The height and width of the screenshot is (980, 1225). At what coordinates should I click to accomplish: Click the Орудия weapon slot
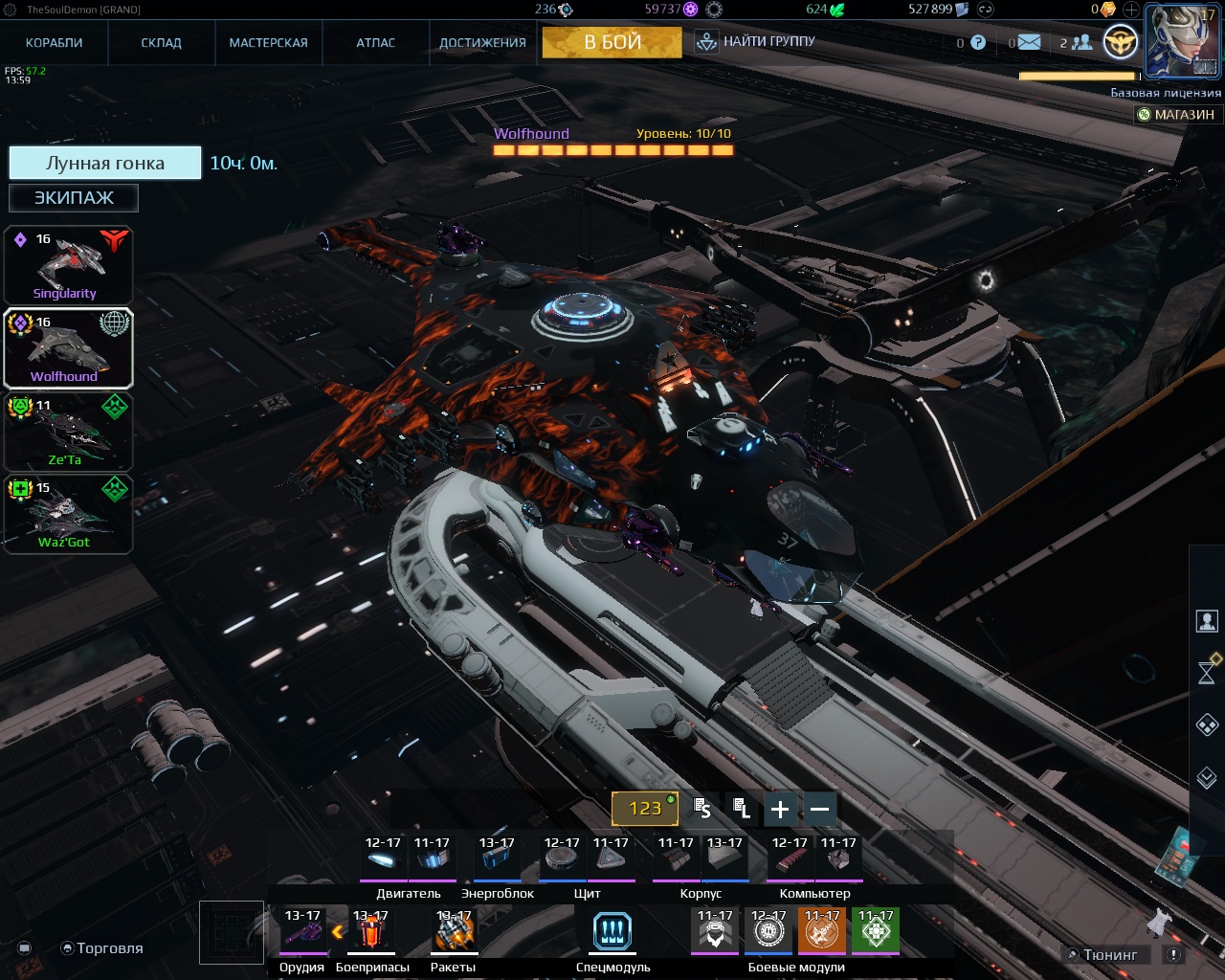coord(301,931)
